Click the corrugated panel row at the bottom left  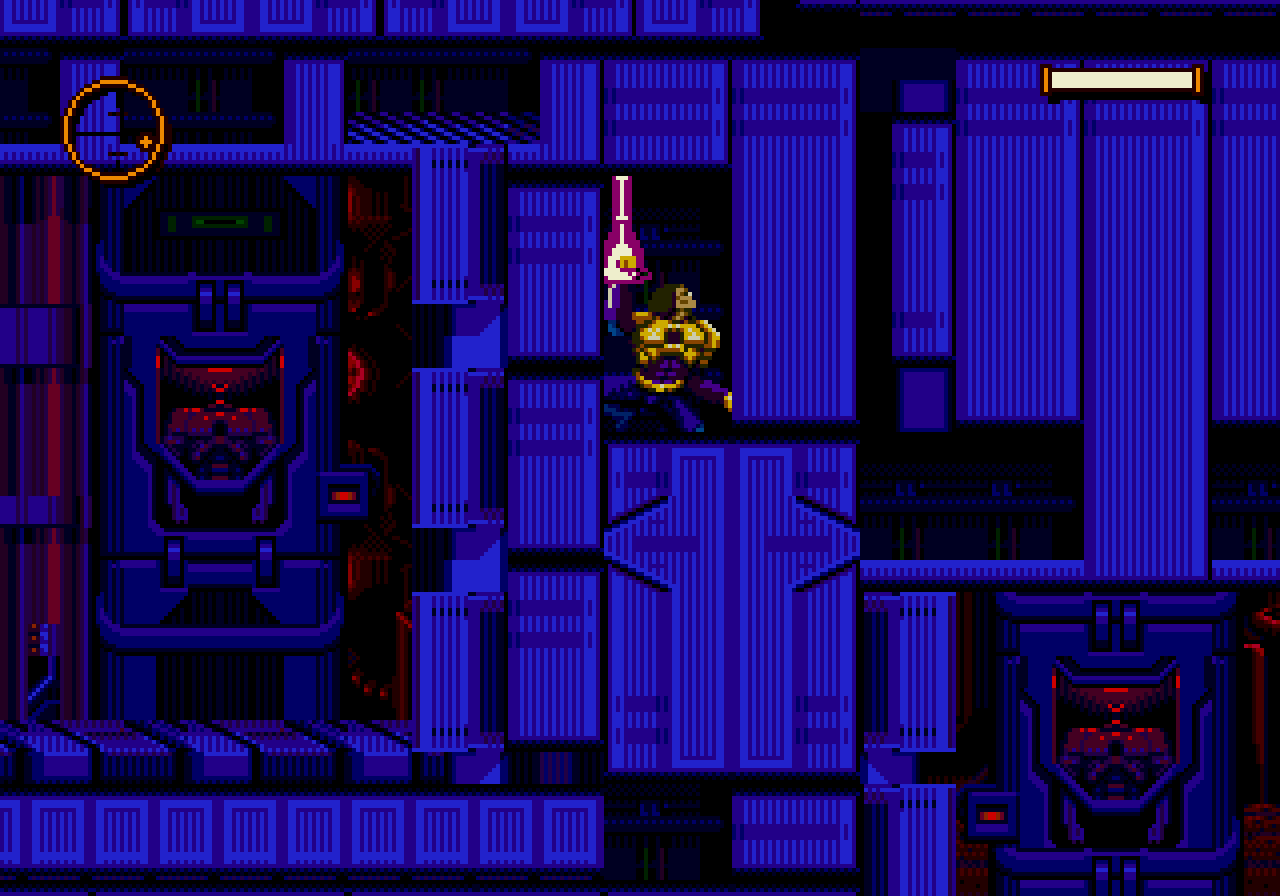click(x=200, y=830)
